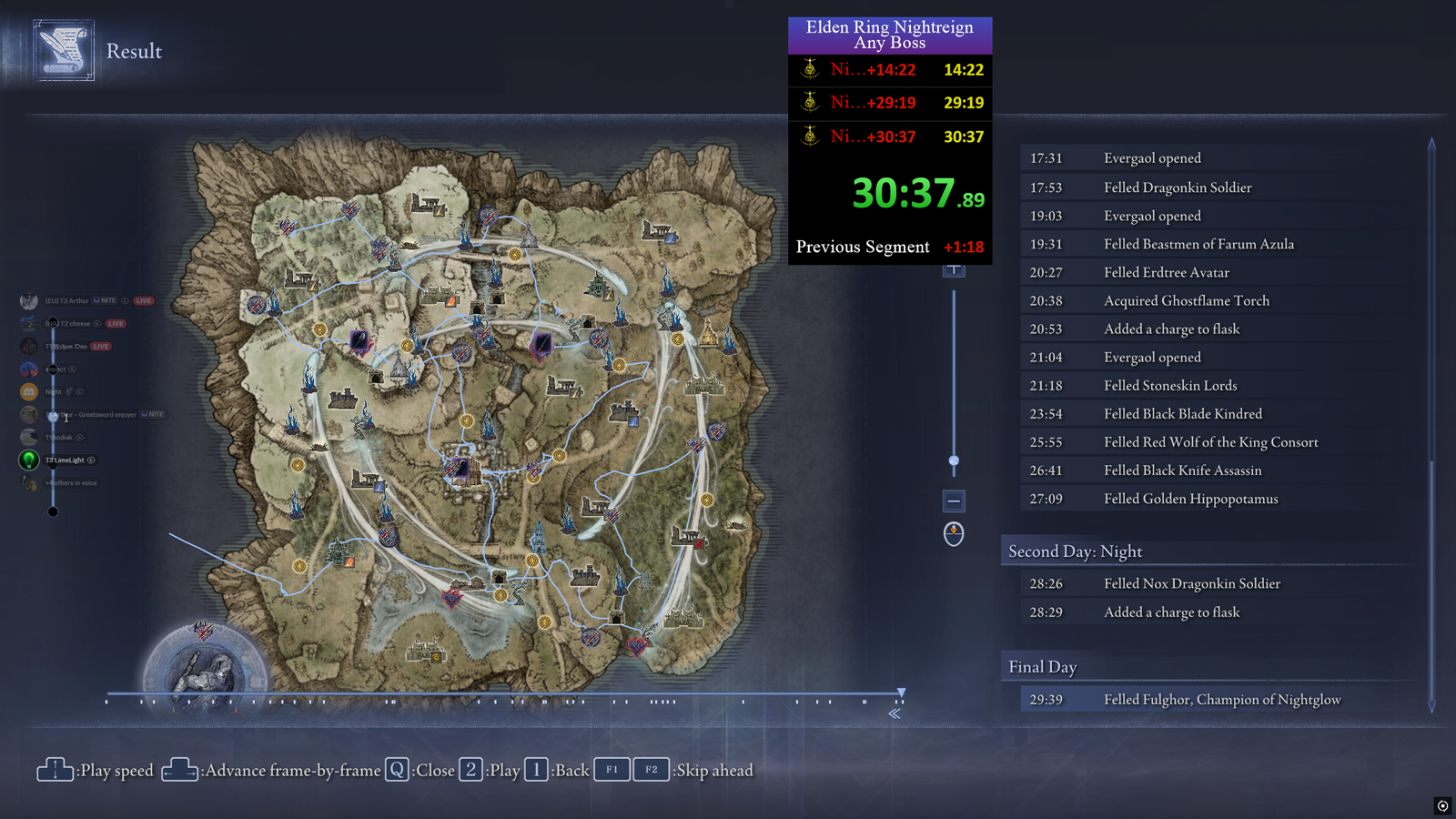Jump to Felled Nox Dragonkin Soldier
Viewport: 1456px width, 819px height.
[x=1191, y=583]
